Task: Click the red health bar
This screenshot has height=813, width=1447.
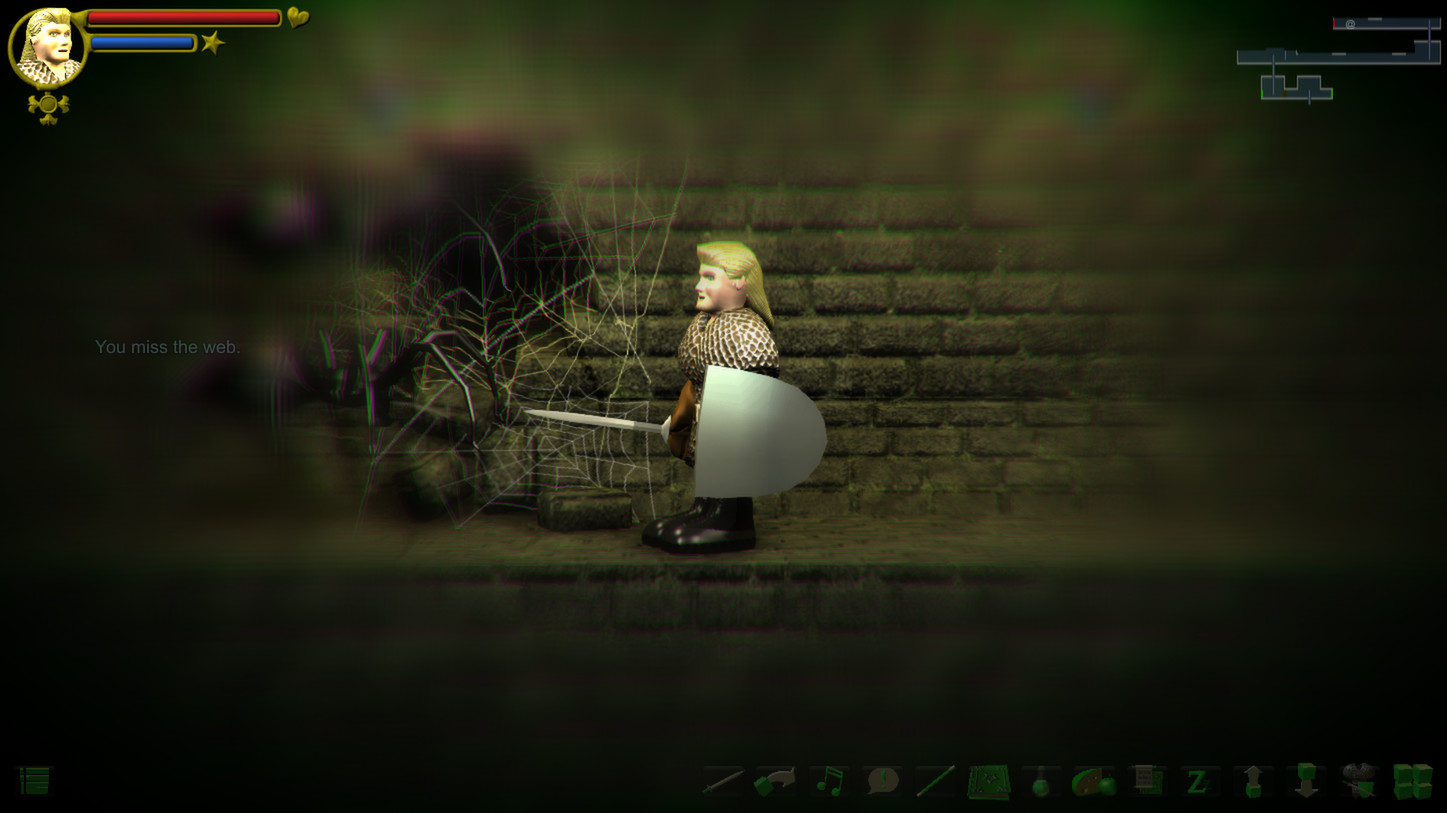Action: (185, 17)
